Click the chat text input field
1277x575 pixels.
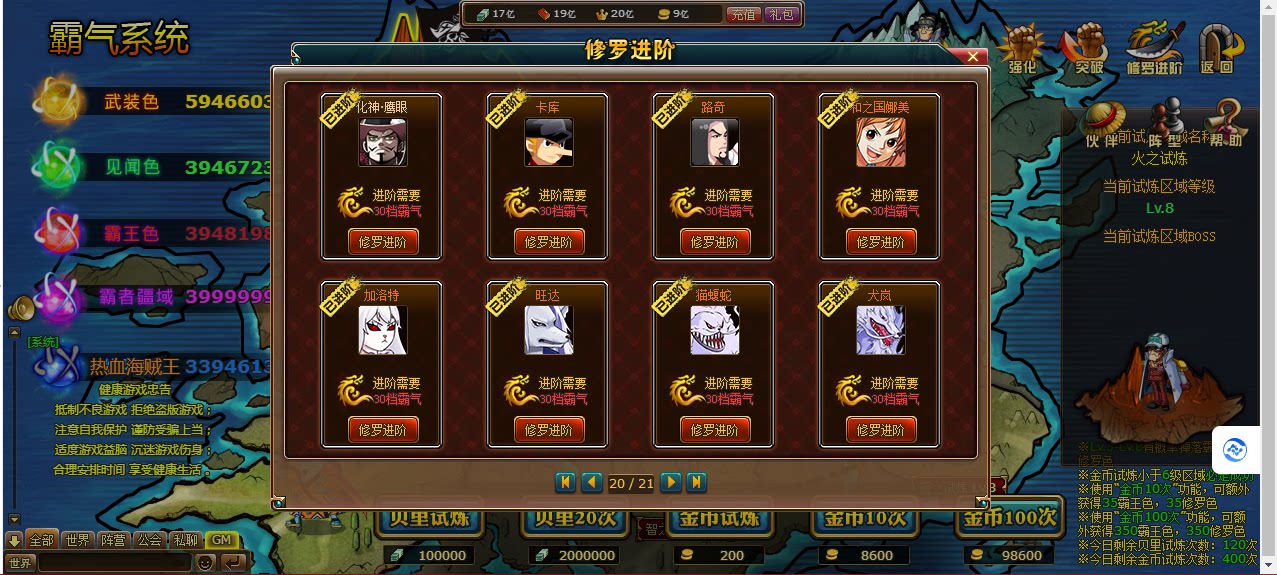tap(112, 563)
